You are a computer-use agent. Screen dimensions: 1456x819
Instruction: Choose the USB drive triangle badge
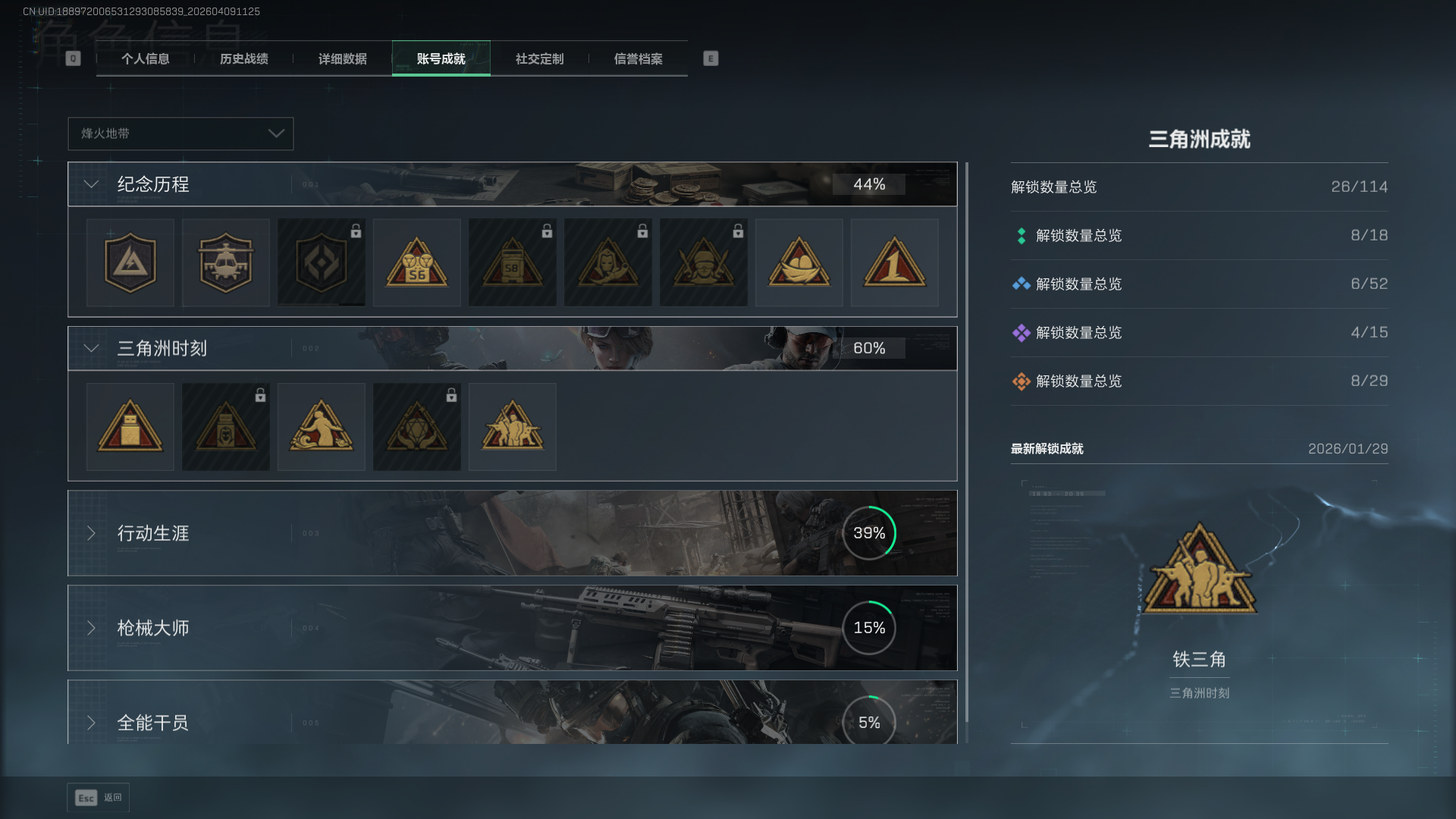click(x=130, y=427)
